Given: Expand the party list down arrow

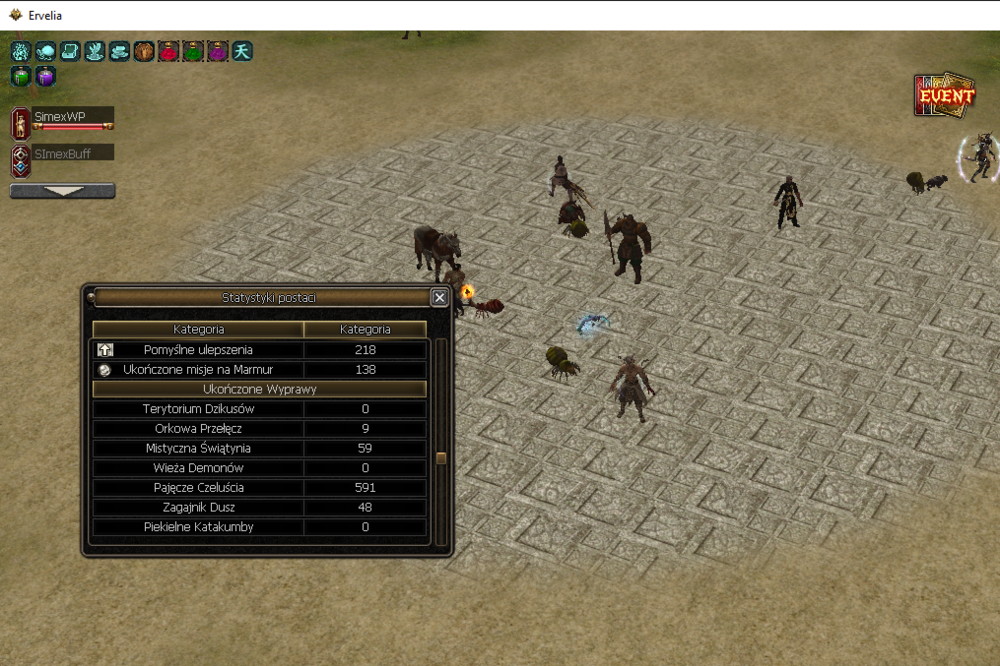Looking at the screenshot, I should click(x=62, y=190).
